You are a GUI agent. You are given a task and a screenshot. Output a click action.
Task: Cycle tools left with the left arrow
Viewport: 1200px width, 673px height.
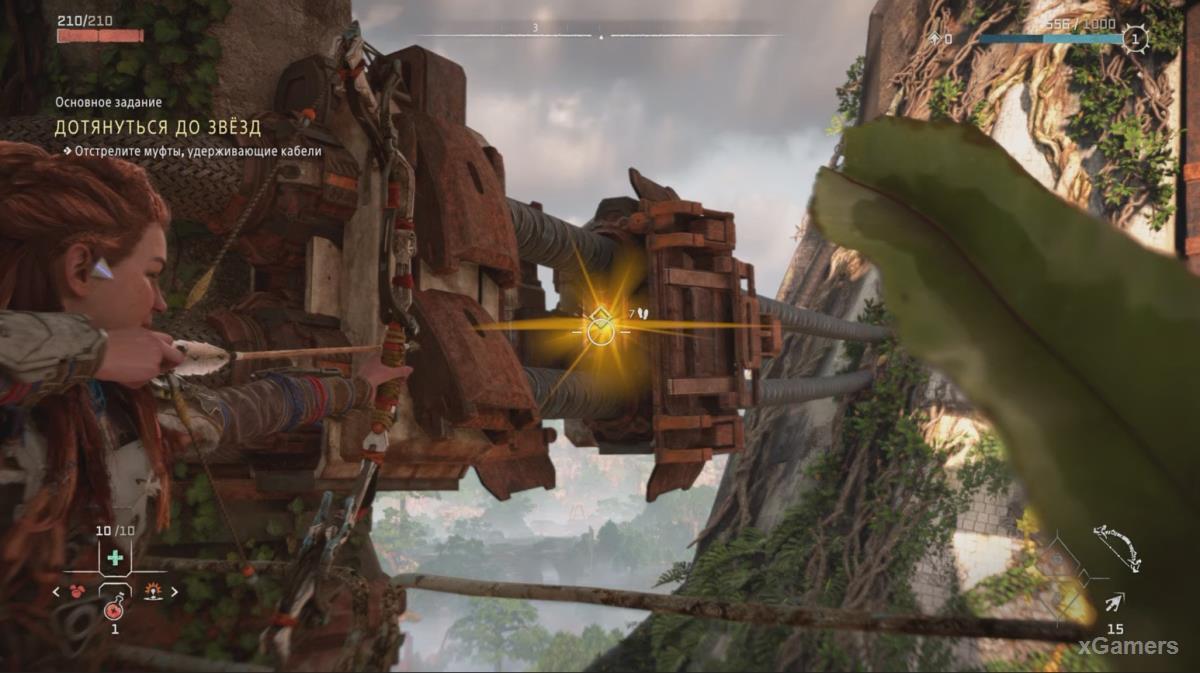coord(57,591)
